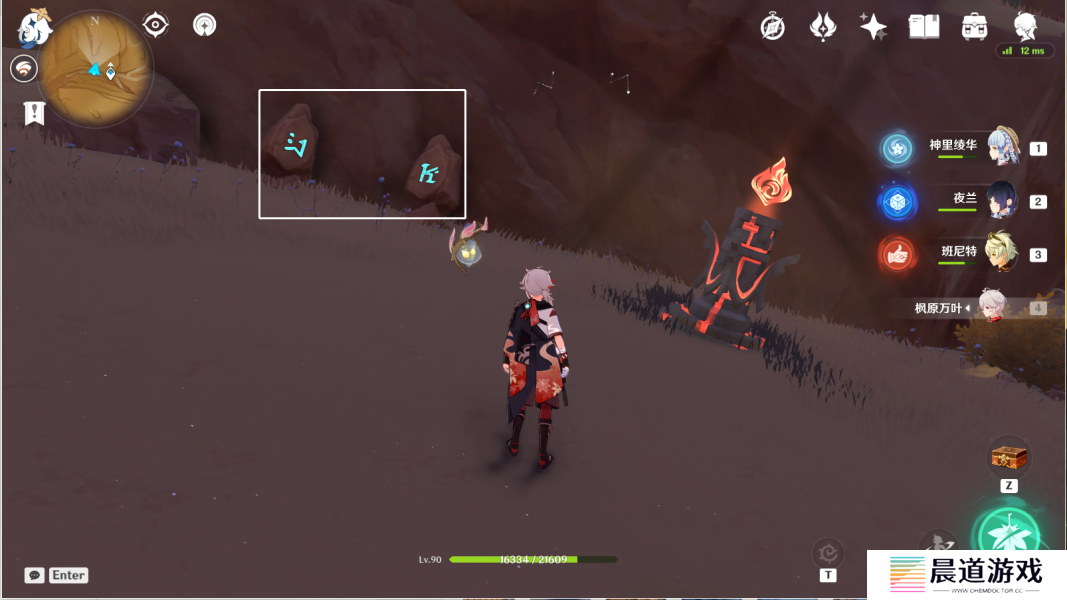Open the winged emblem icon in the top bar

pyautogui.click(x=823, y=27)
